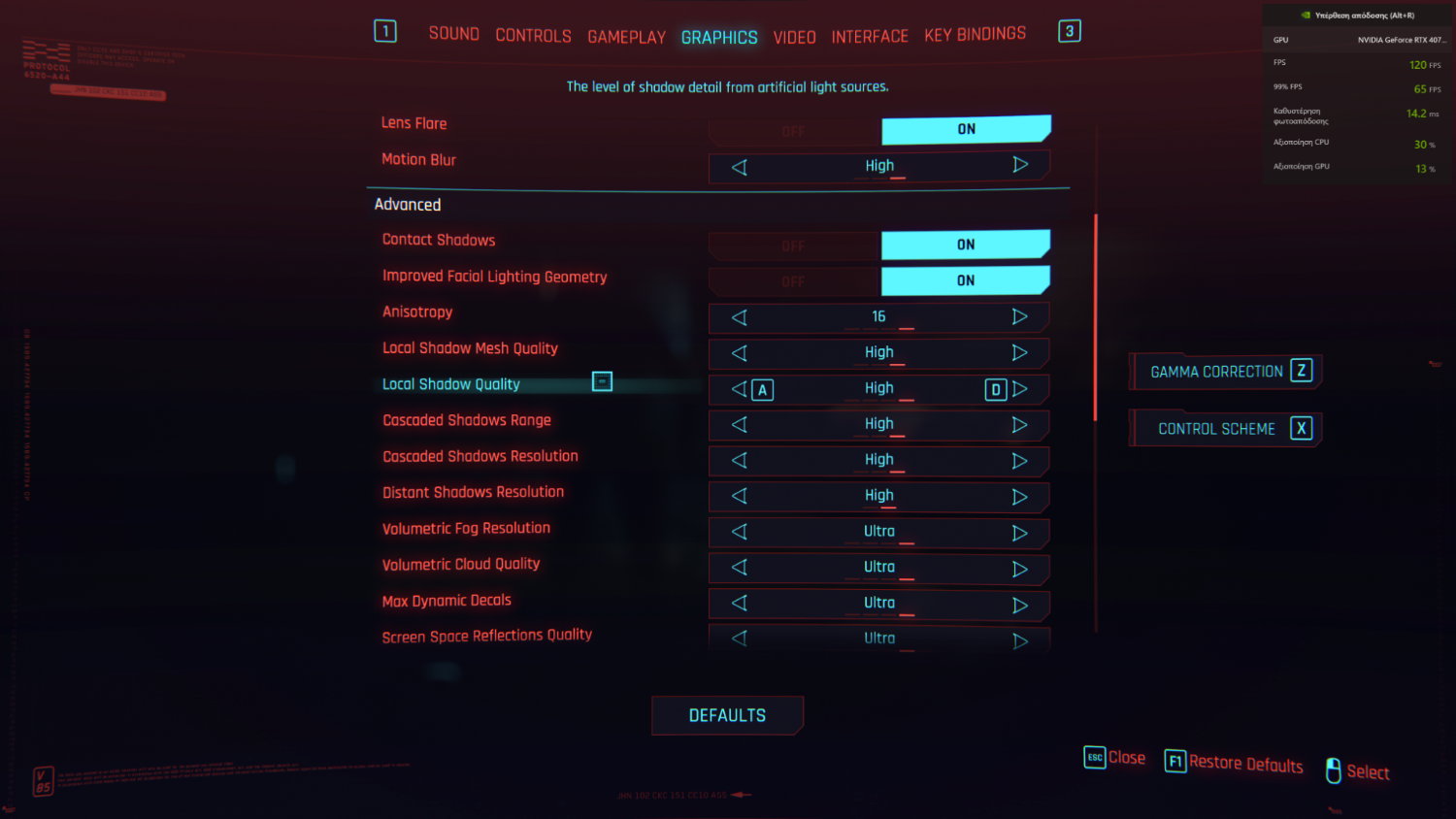
Task: Open the Control Scheme screen
Action: point(1226,429)
